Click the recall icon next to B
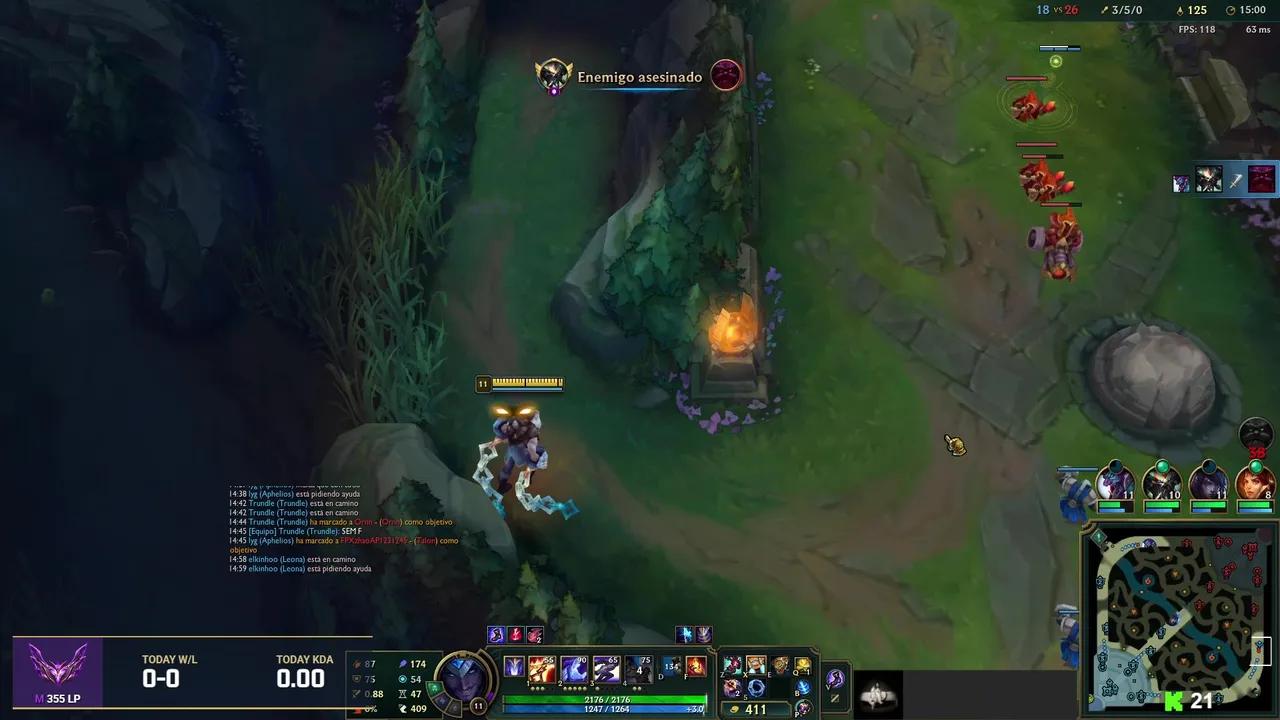Screen dimensions: 1280x720 point(802,687)
